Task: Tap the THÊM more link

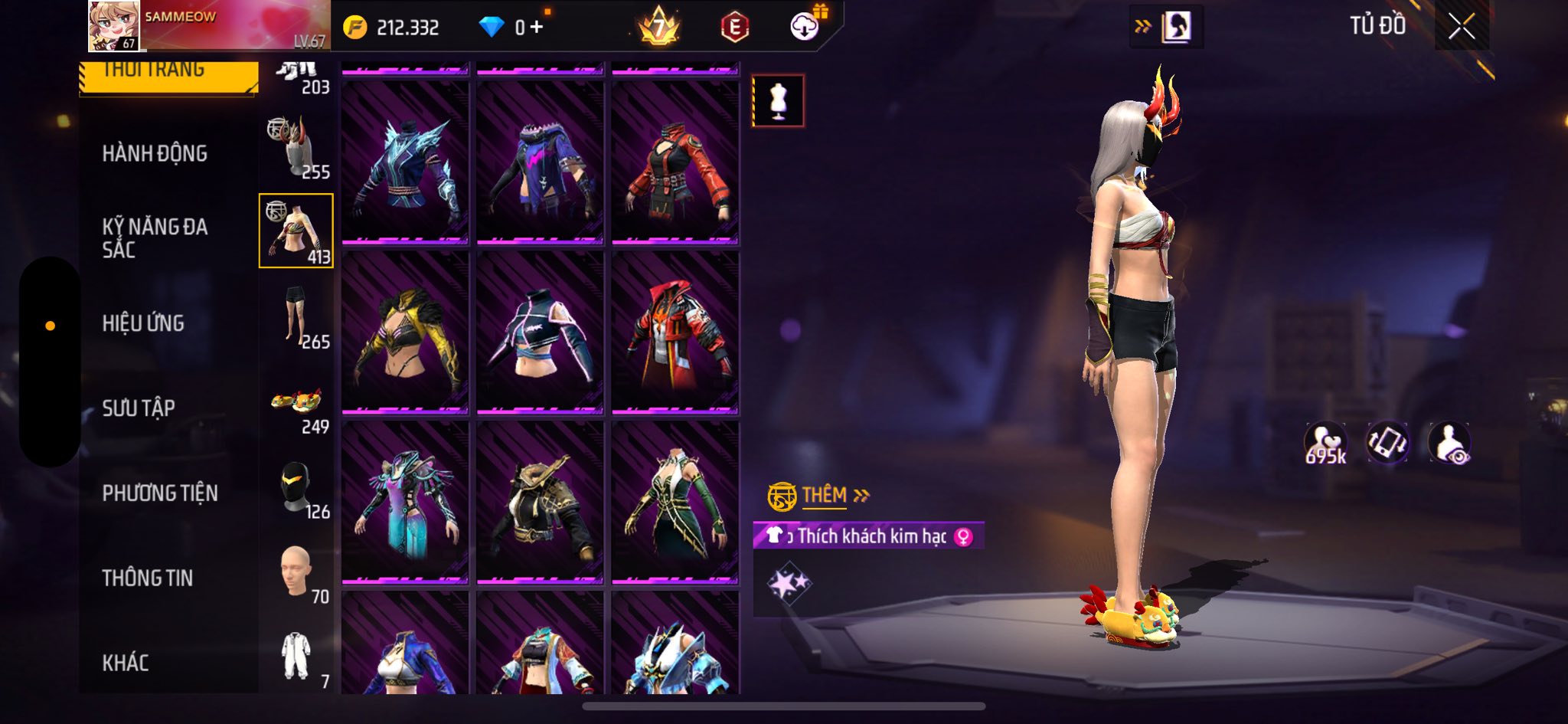Action: pos(825,496)
